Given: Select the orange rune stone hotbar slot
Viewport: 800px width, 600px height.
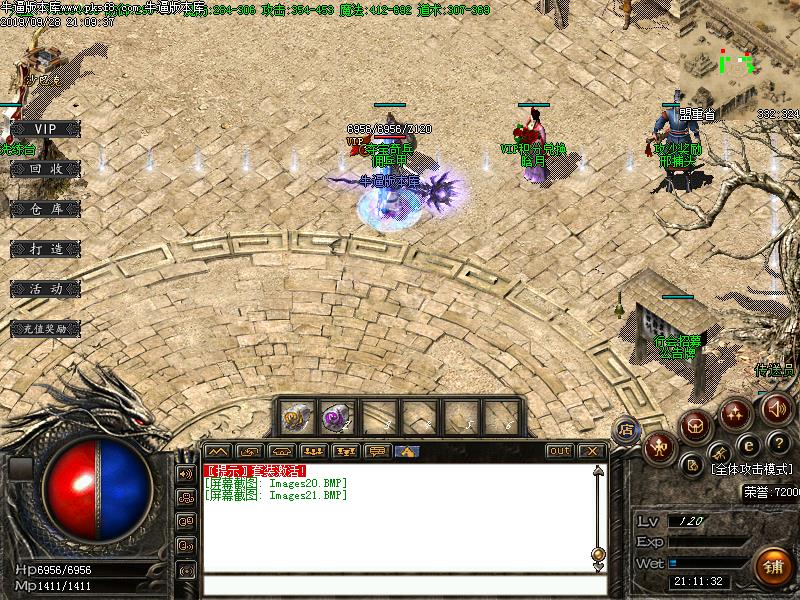Looking at the screenshot, I should pyautogui.click(x=296, y=416).
